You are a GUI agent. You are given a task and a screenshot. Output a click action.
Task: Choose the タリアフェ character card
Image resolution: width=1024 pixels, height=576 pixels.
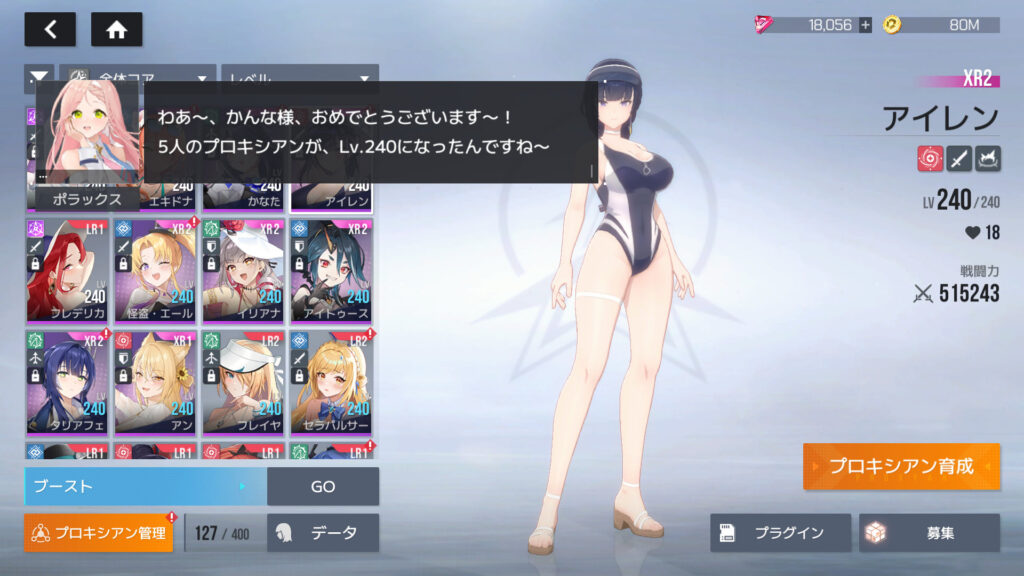[x=67, y=381]
